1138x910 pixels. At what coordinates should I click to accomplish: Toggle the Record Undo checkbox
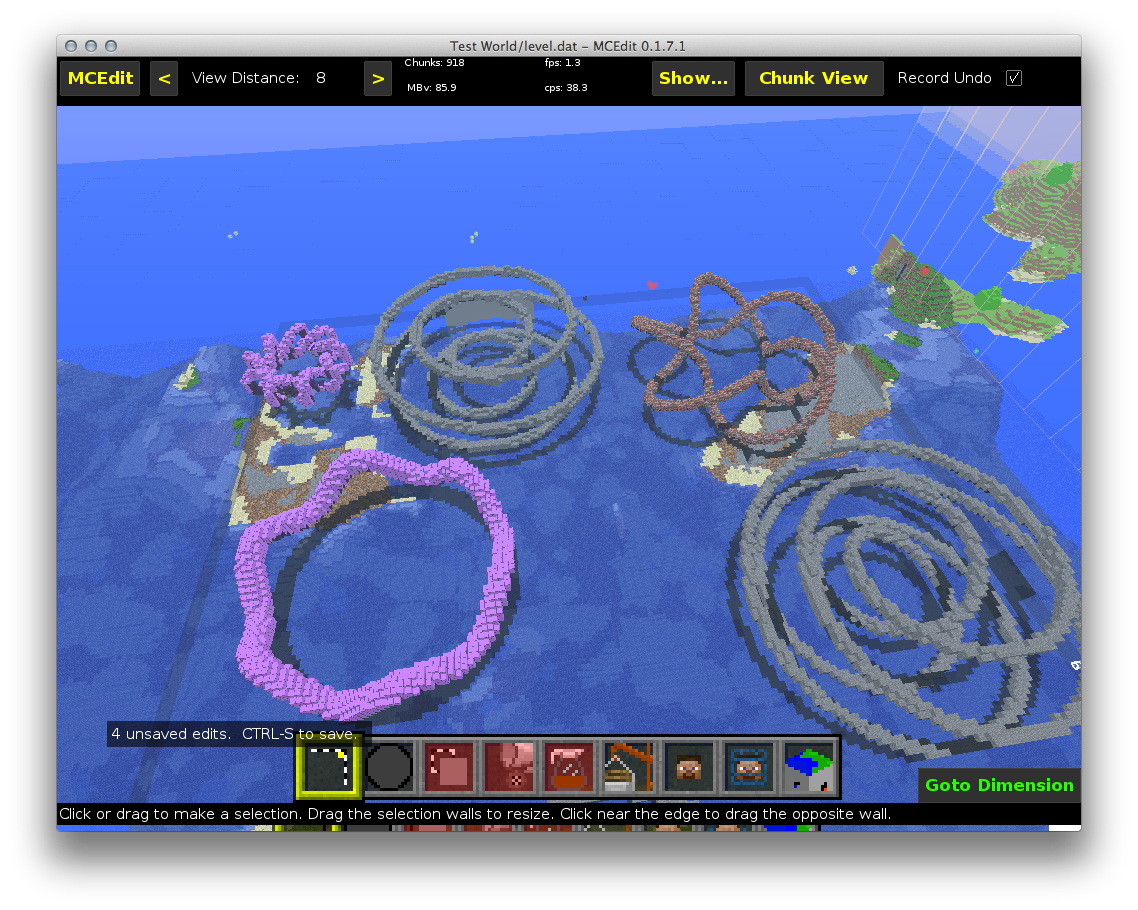1014,78
